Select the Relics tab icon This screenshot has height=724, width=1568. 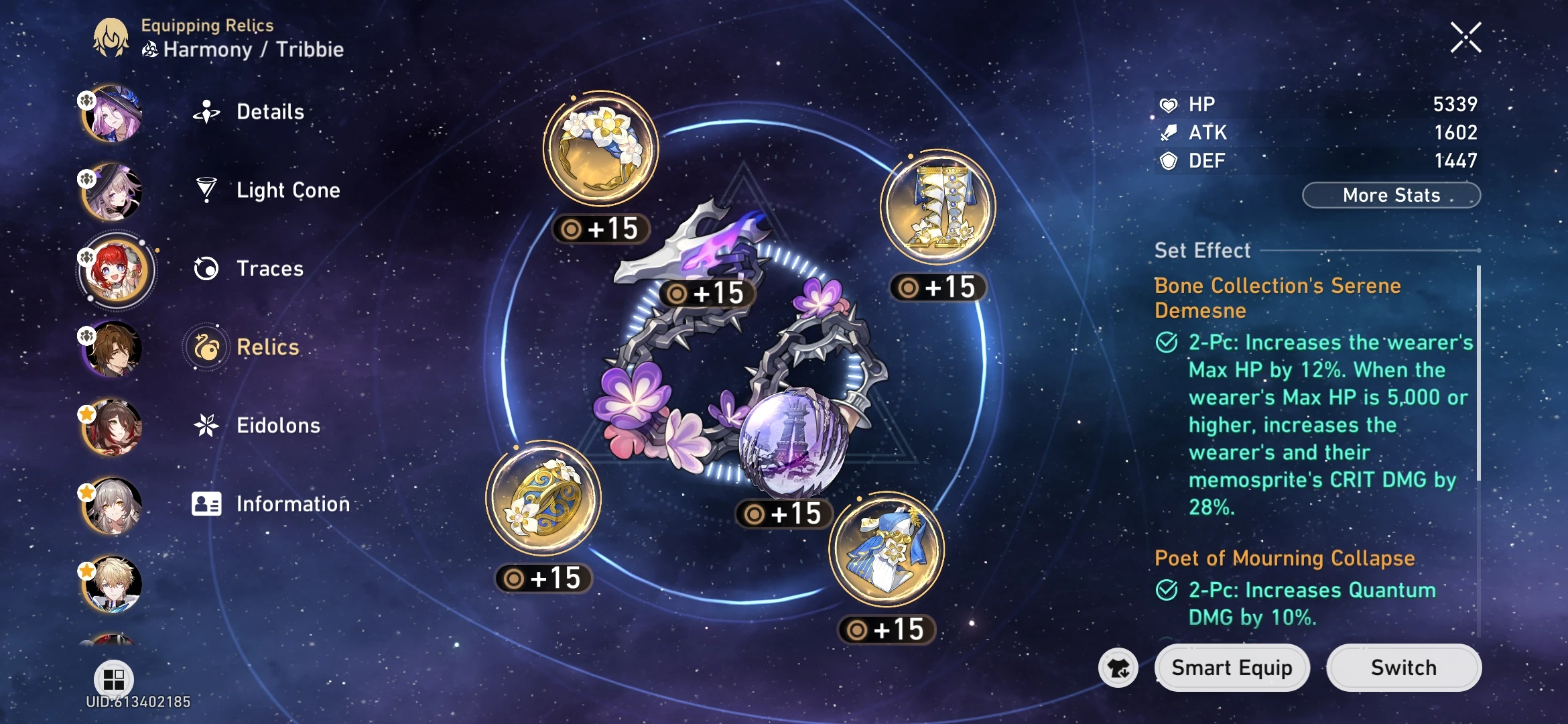pos(208,347)
